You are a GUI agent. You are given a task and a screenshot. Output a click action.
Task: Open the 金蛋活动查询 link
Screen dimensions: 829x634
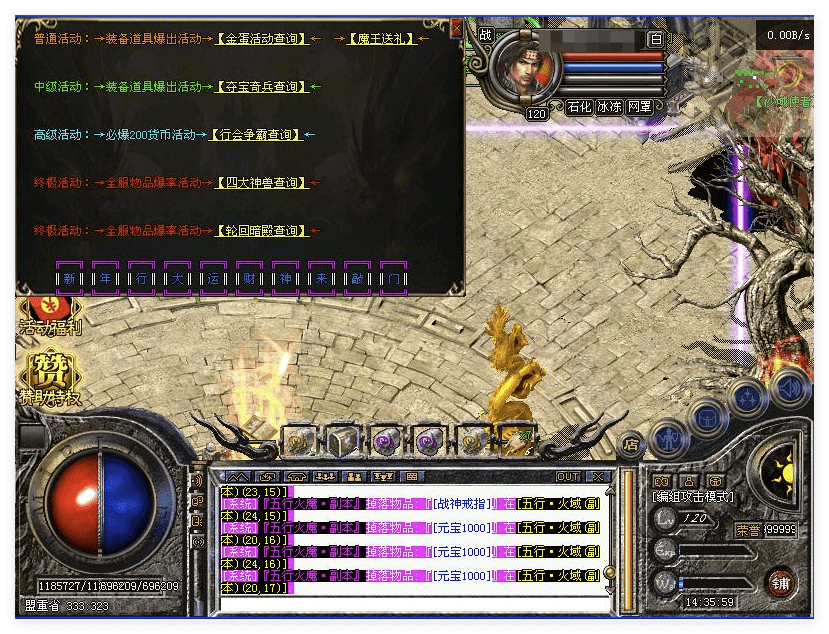[x=262, y=39]
